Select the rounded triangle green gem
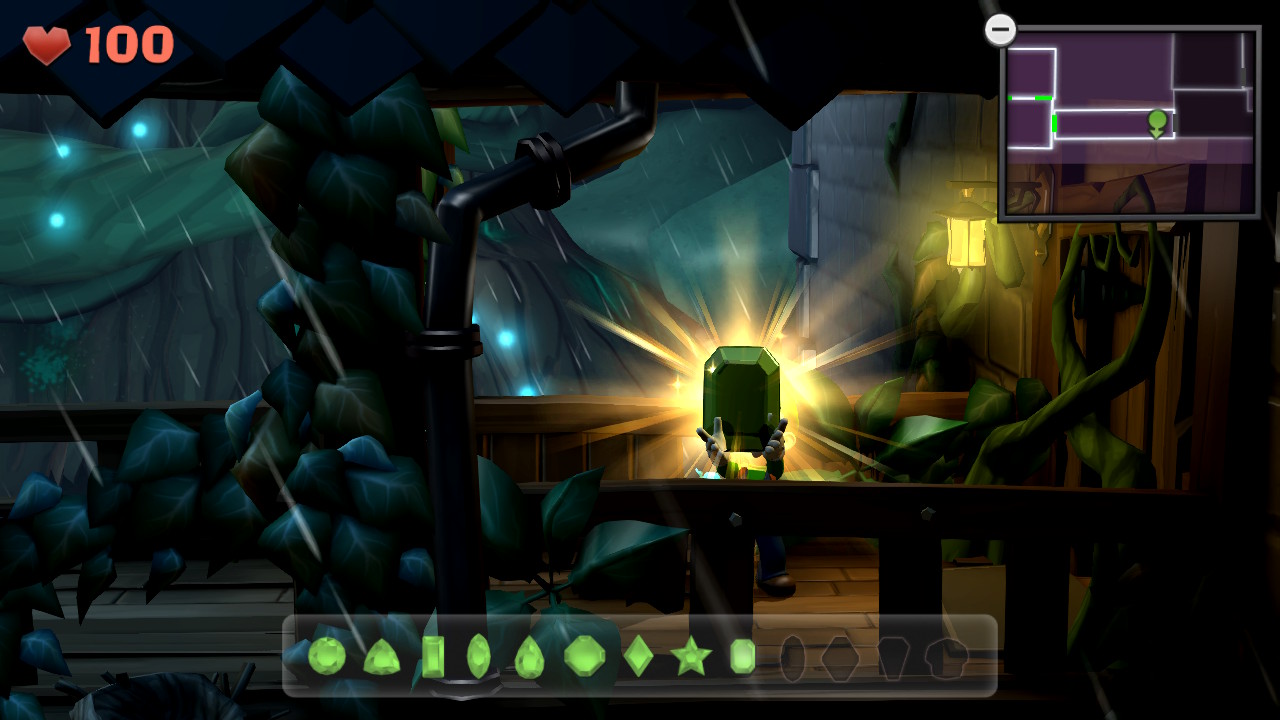The image size is (1280, 720). [x=381, y=657]
